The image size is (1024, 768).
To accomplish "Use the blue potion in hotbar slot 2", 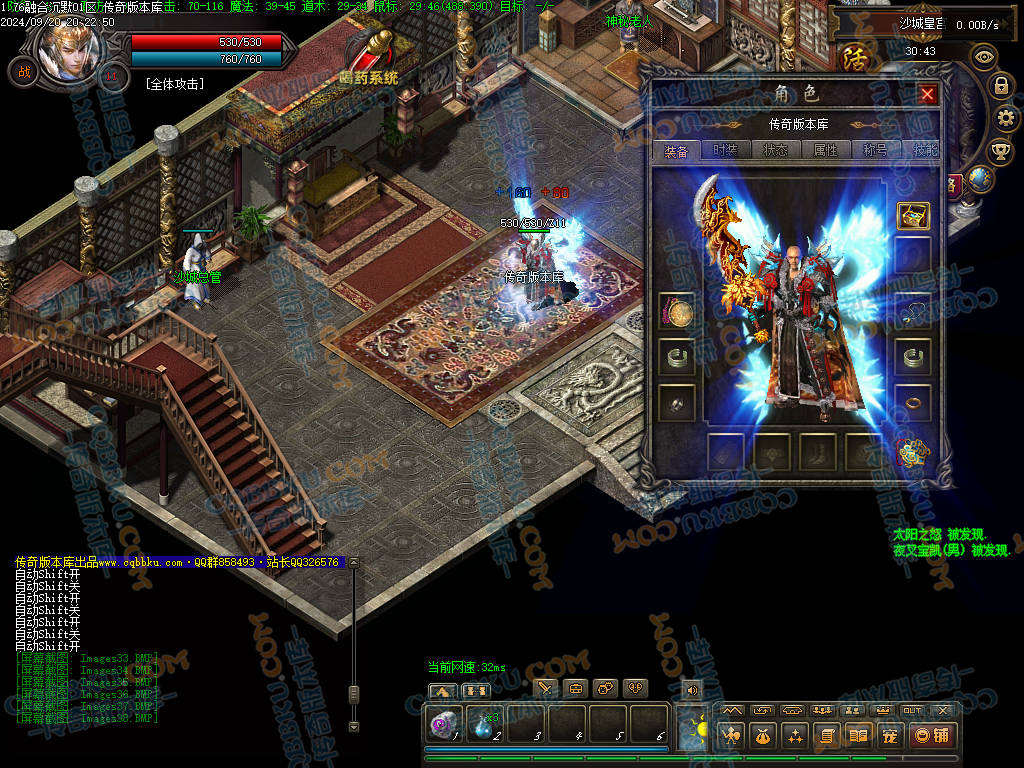I will point(485,724).
